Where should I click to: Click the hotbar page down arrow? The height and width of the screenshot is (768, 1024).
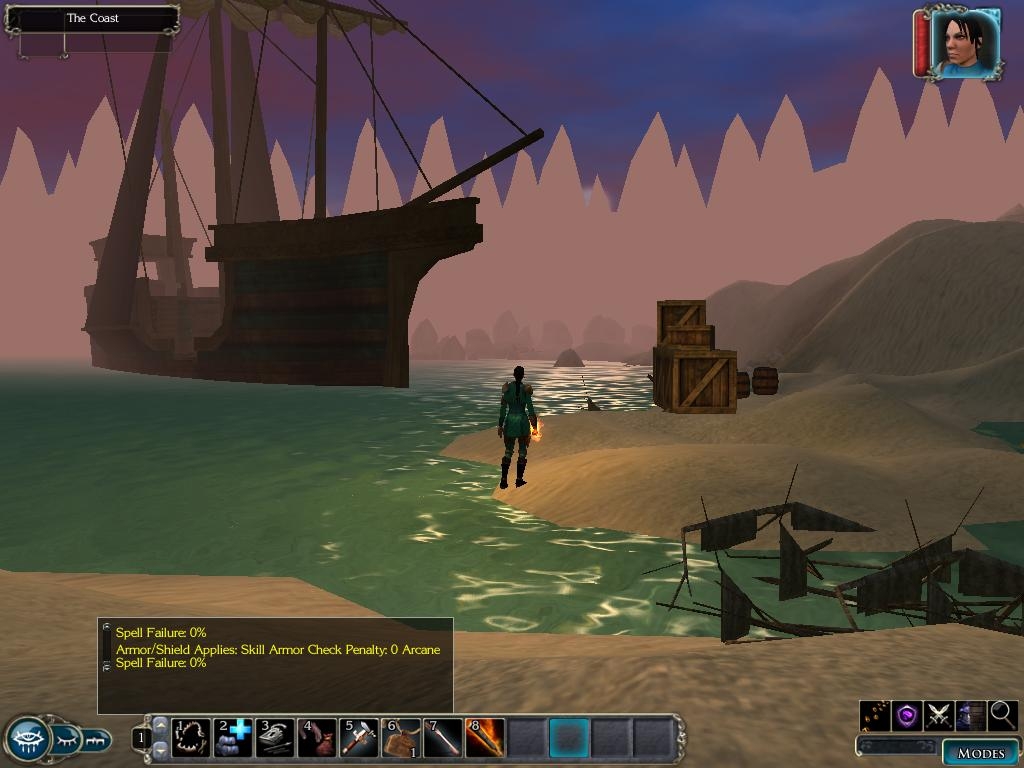[x=160, y=750]
